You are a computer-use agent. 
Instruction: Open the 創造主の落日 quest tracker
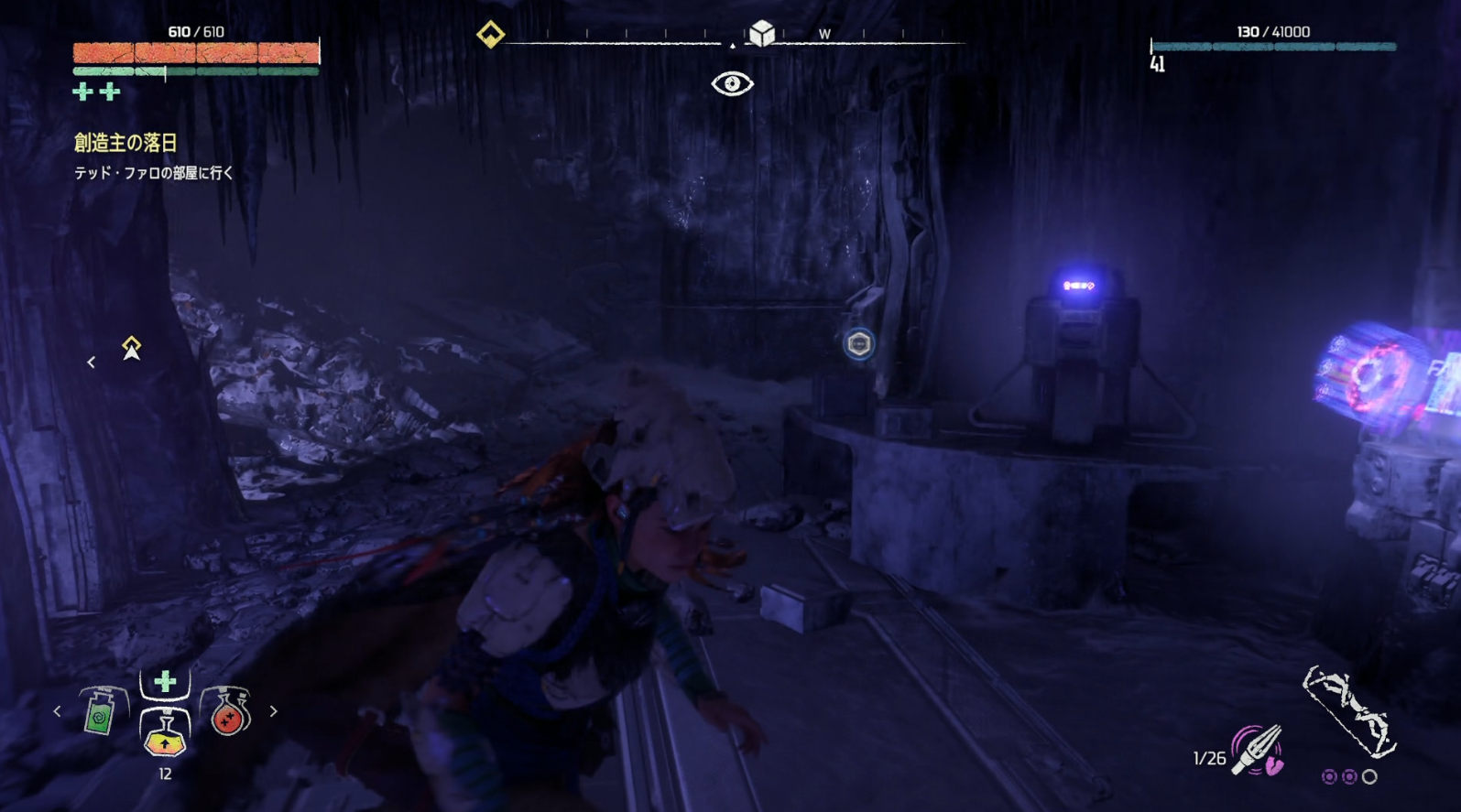[x=125, y=143]
